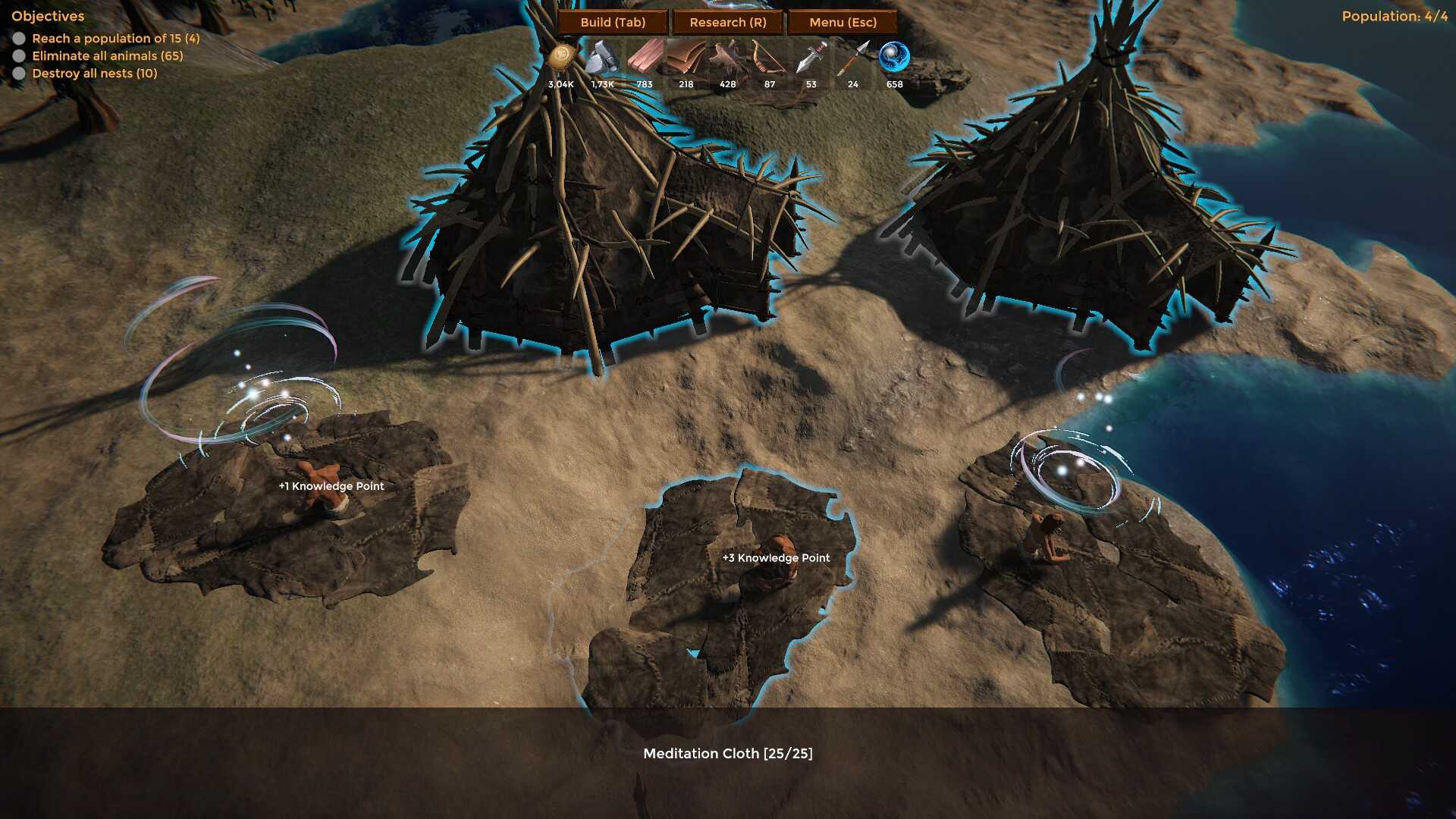Open the Research panel
The height and width of the screenshot is (819, 1456).
click(x=727, y=22)
